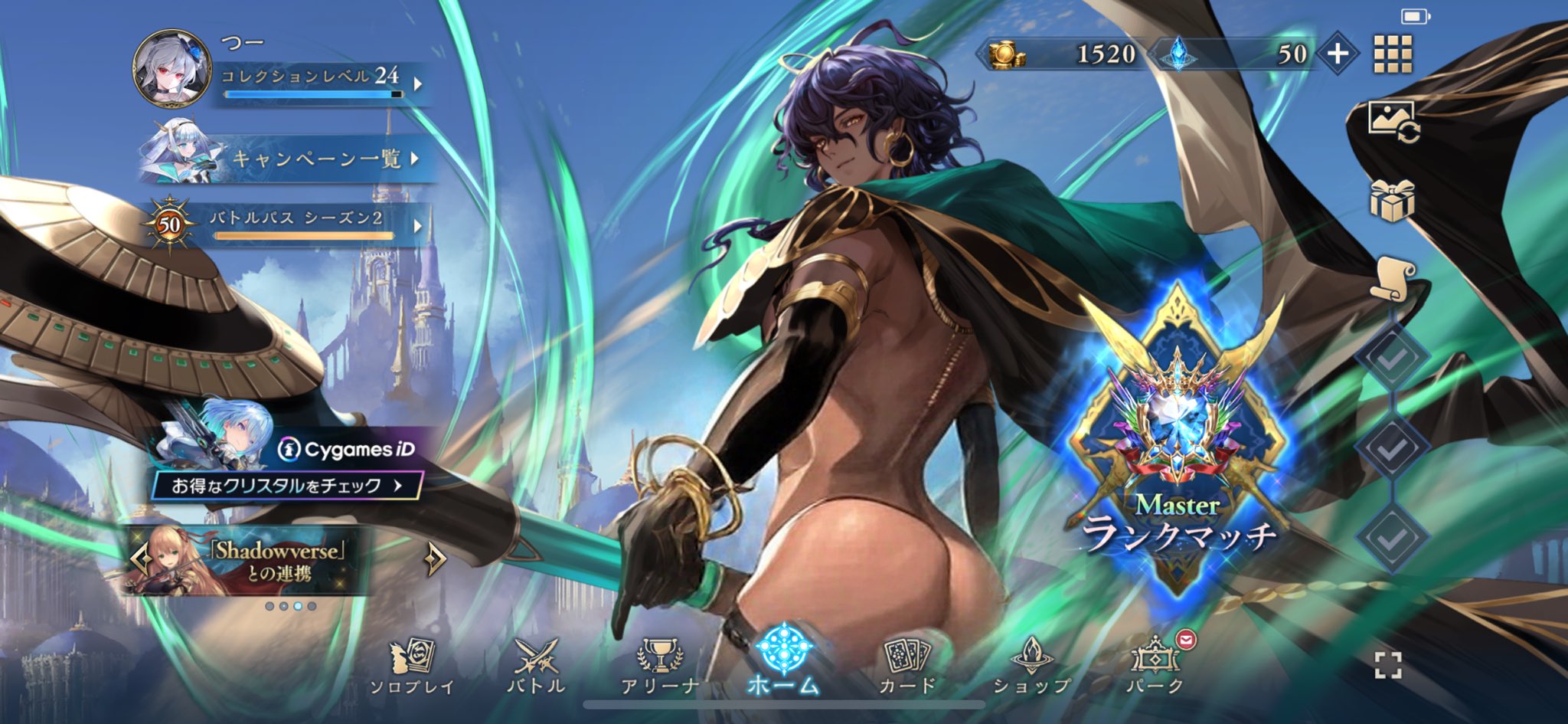Switch to the Battle tab (バトル)
Image resolution: width=1568 pixels, height=724 pixels.
pos(536,667)
